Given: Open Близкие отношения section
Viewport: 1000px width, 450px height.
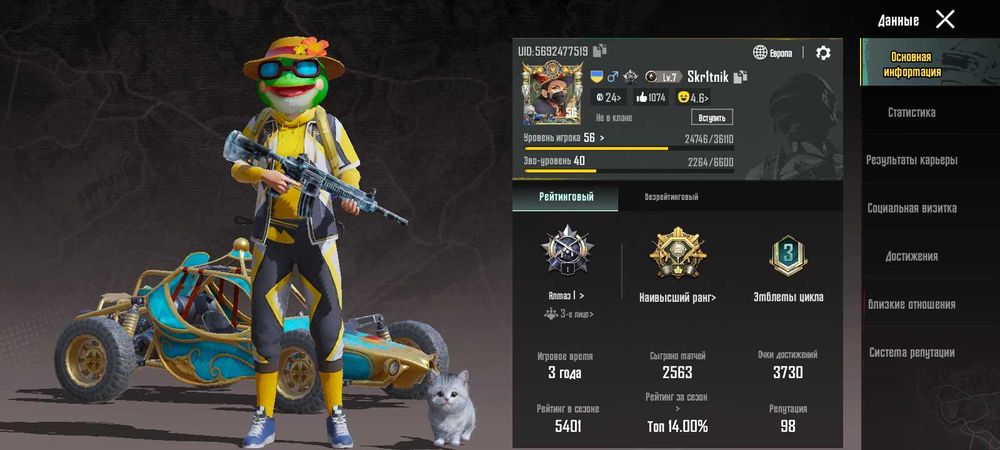Looking at the screenshot, I should click(911, 304).
